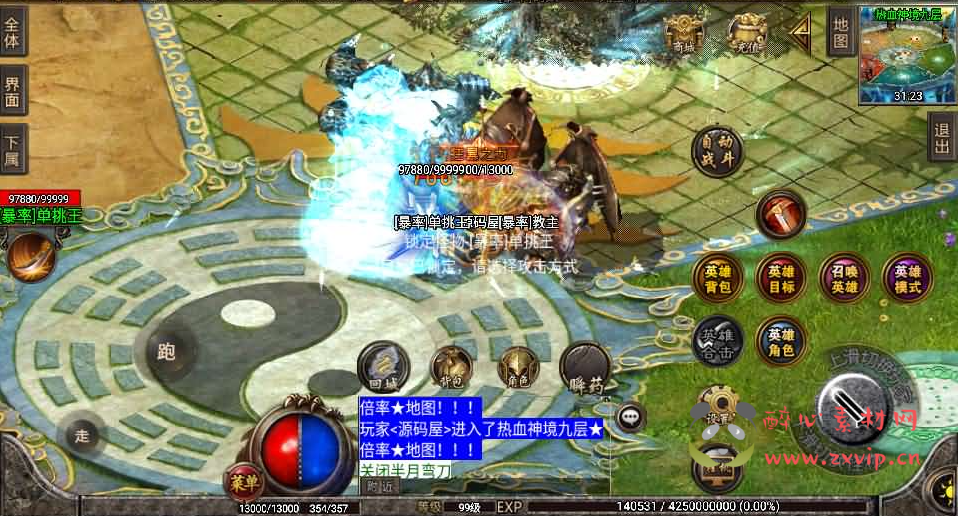Use the 瞬药 instant potion button
Screen dimensions: 958x516
(585, 367)
